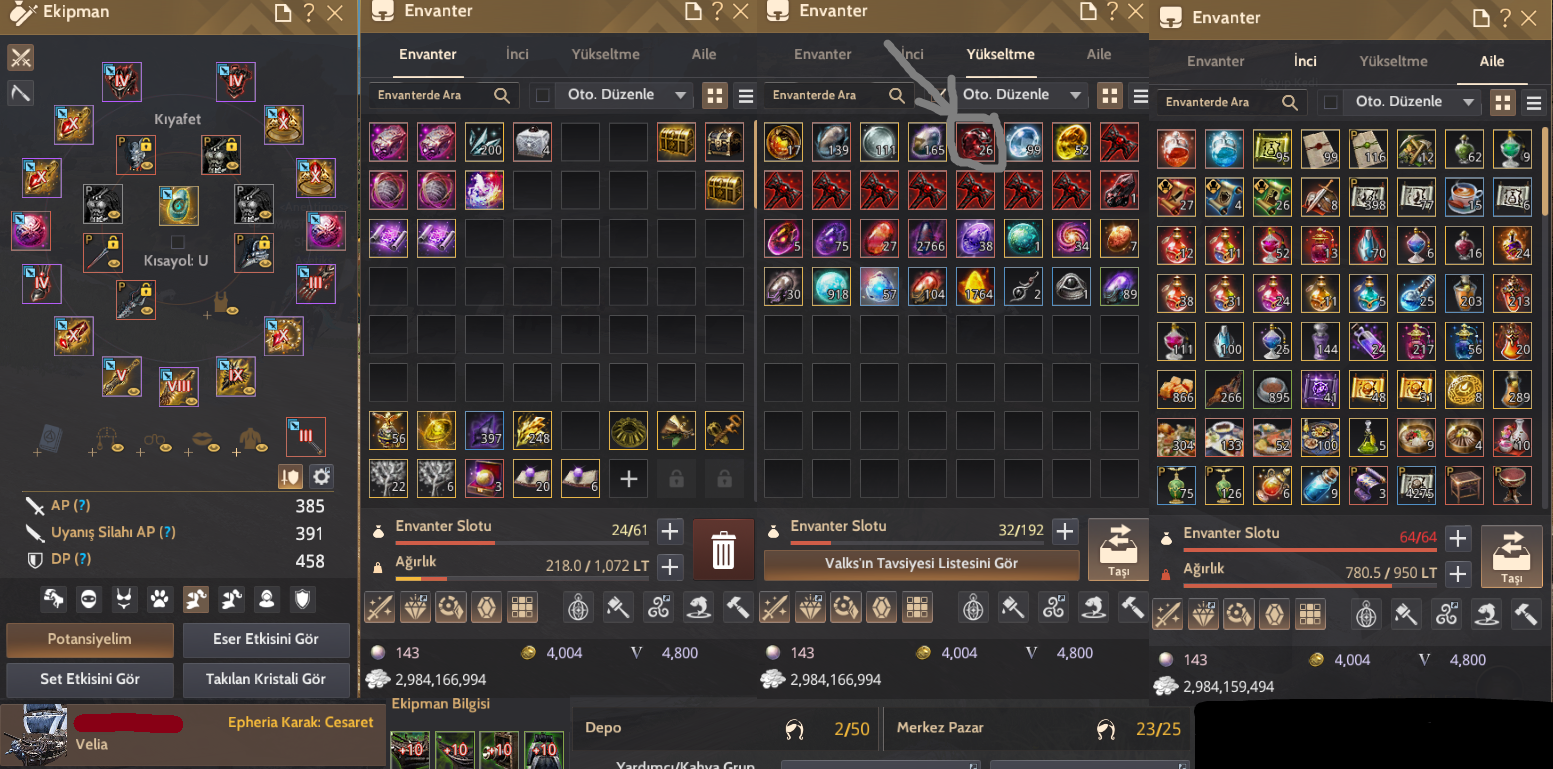The width and height of the screenshot is (1553, 769).
Task: Open Takılan Kristali Gör
Action: click(266, 680)
